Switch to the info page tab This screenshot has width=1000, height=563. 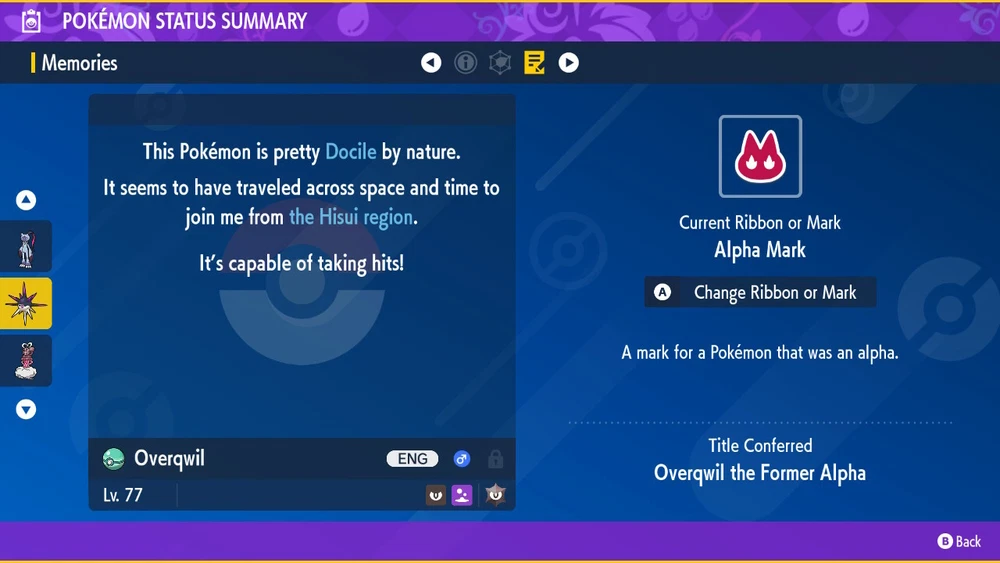[x=465, y=63]
